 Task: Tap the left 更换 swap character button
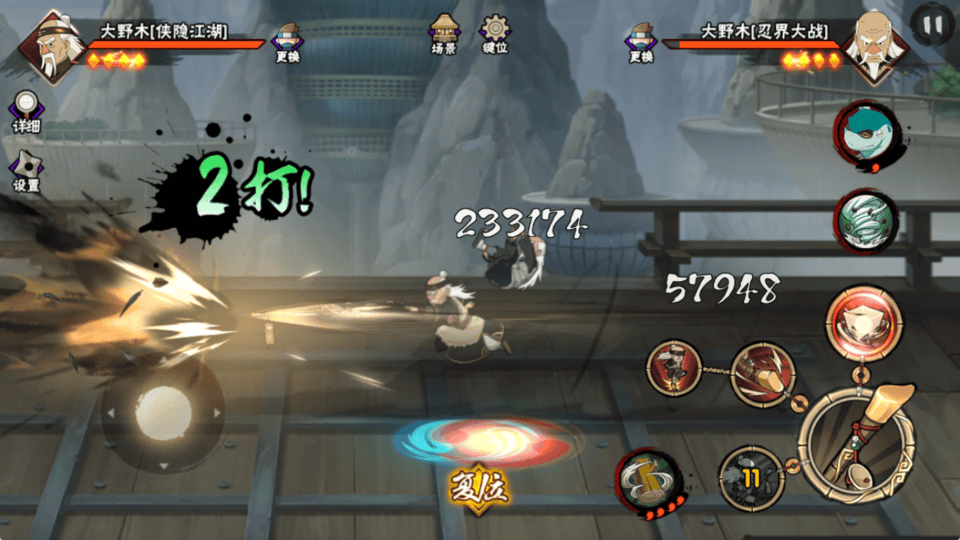pos(288,43)
